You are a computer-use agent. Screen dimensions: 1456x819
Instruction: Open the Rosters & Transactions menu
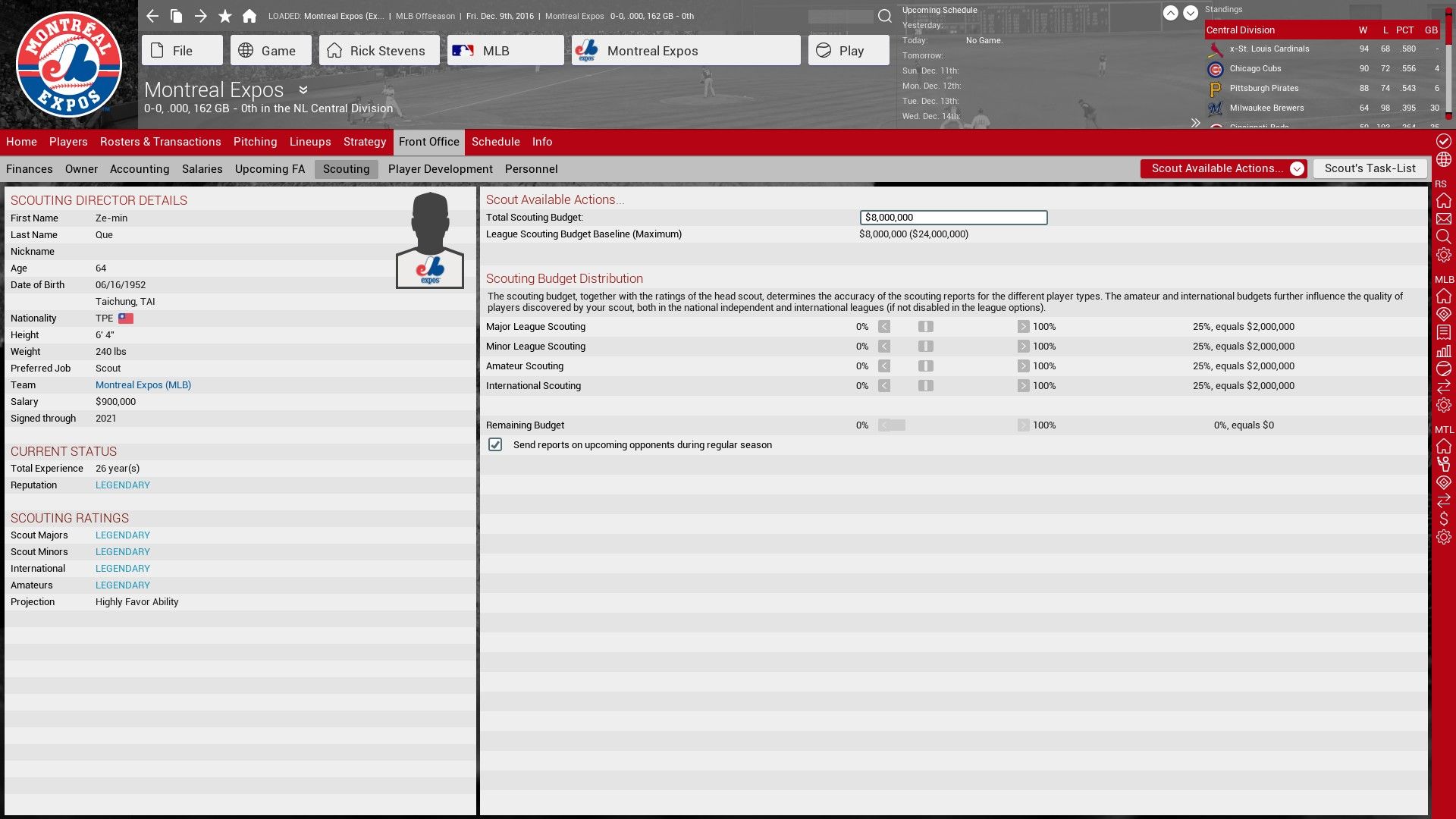pos(160,142)
